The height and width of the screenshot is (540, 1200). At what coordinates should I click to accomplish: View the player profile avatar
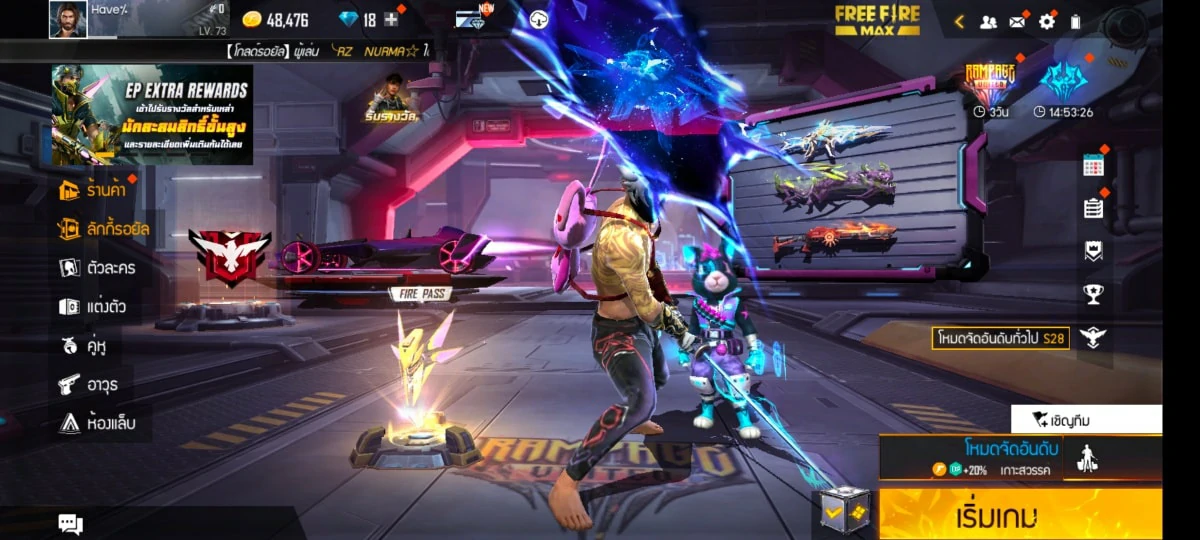[x=68, y=19]
